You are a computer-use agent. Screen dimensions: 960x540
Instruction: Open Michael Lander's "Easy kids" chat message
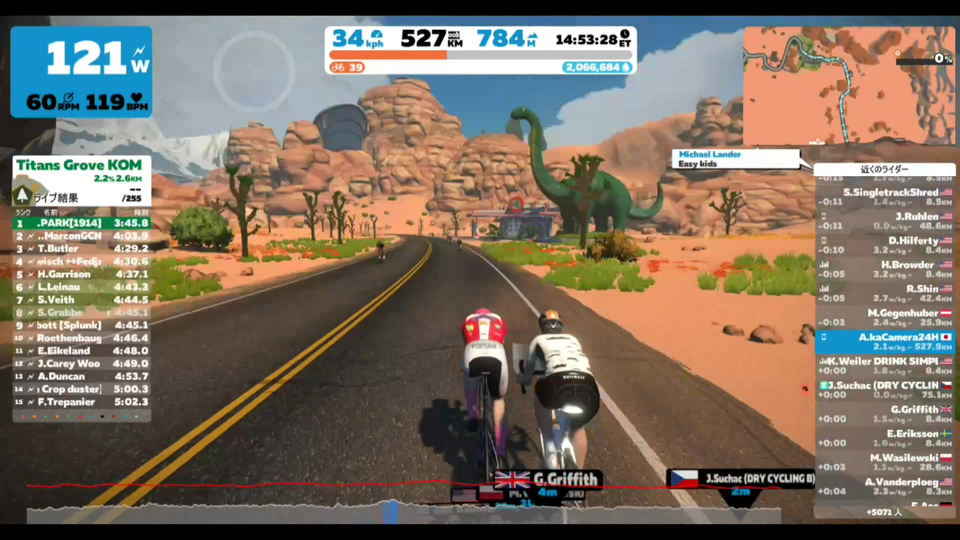pos(737,159)
